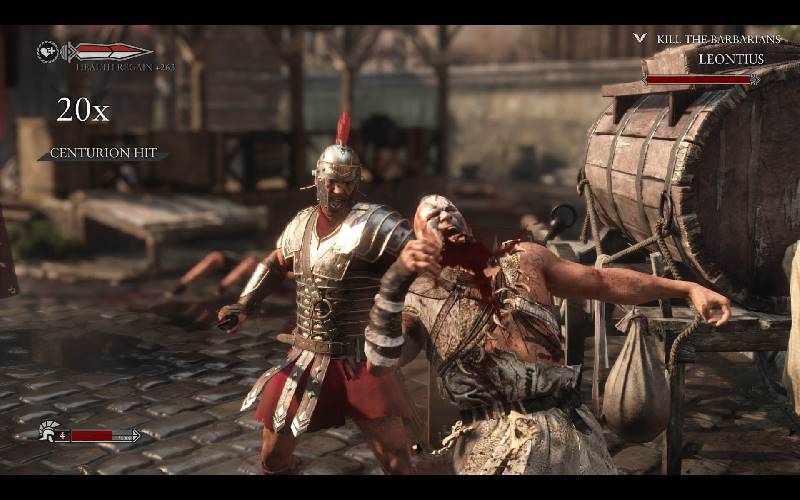The height and width of the screenshot is (500, 800).
Task: Click the Roman helmet icon
Action: 47,432
